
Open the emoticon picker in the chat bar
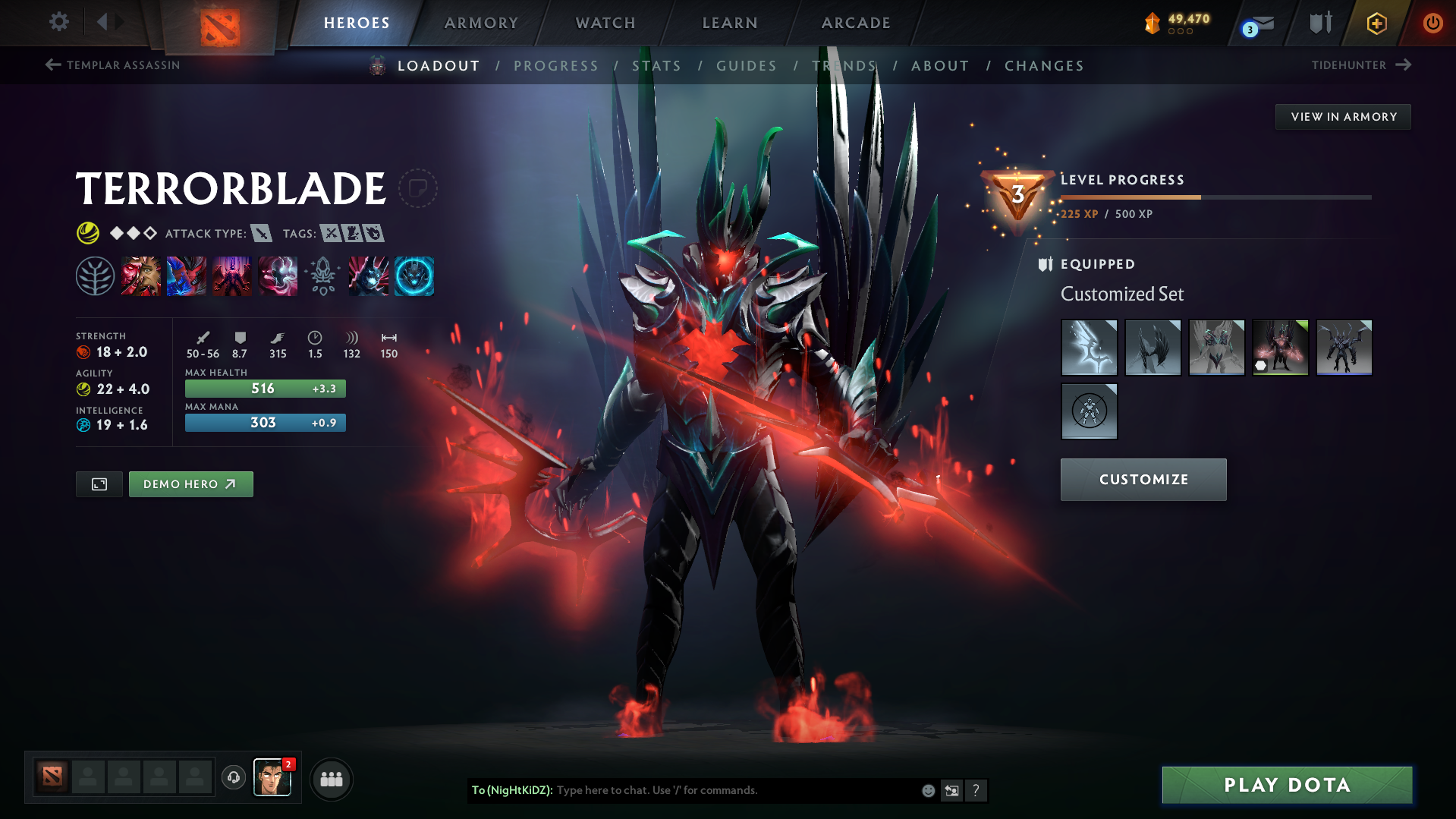[x=927, y=790]
